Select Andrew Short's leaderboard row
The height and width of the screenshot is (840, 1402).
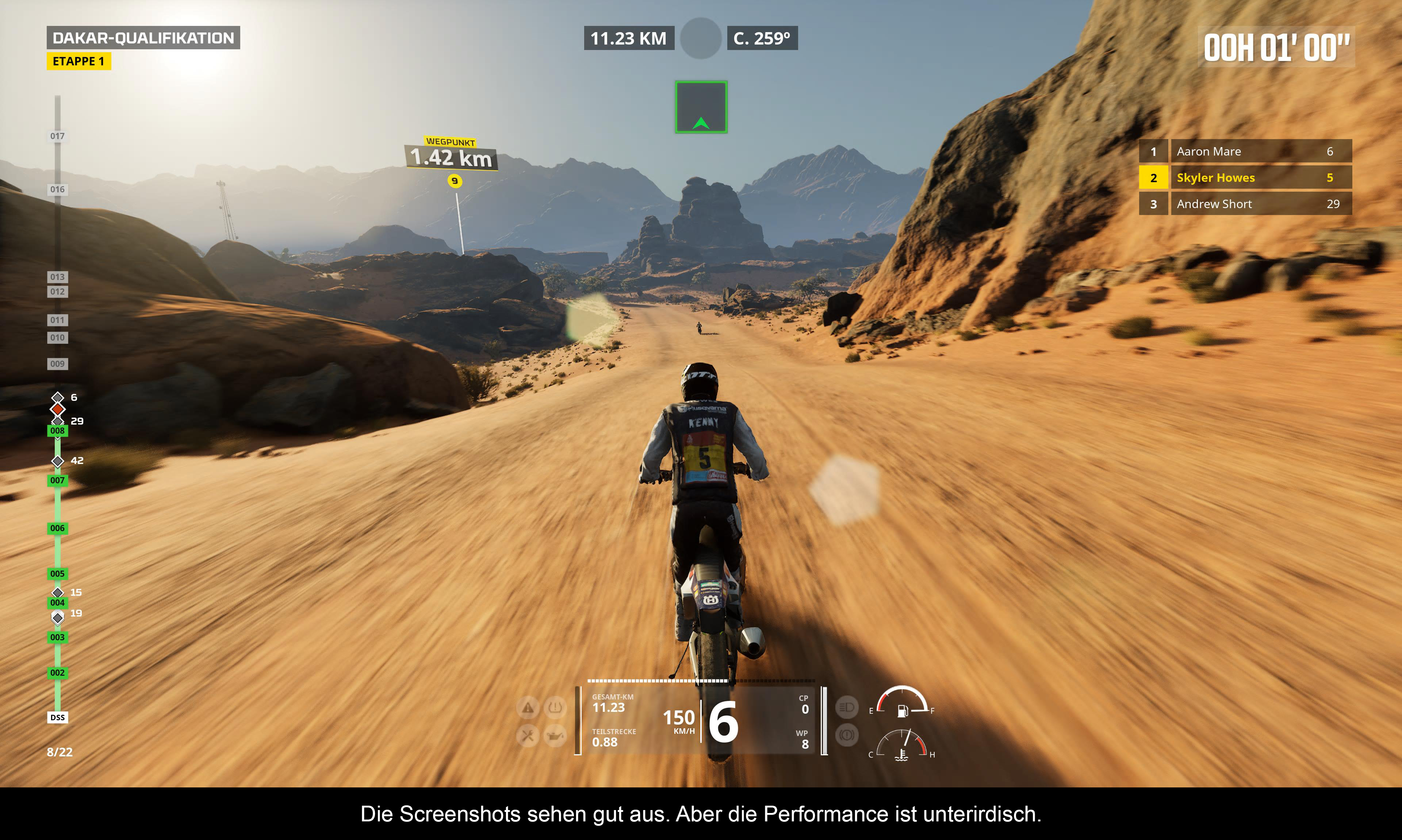pos(1245,204)
